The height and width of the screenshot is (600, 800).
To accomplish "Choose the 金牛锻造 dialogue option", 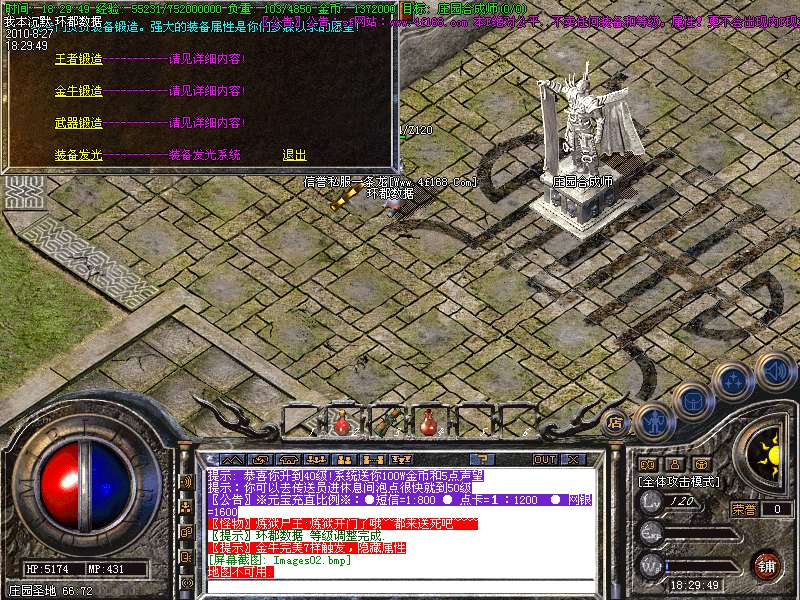I will pos(78,91).
